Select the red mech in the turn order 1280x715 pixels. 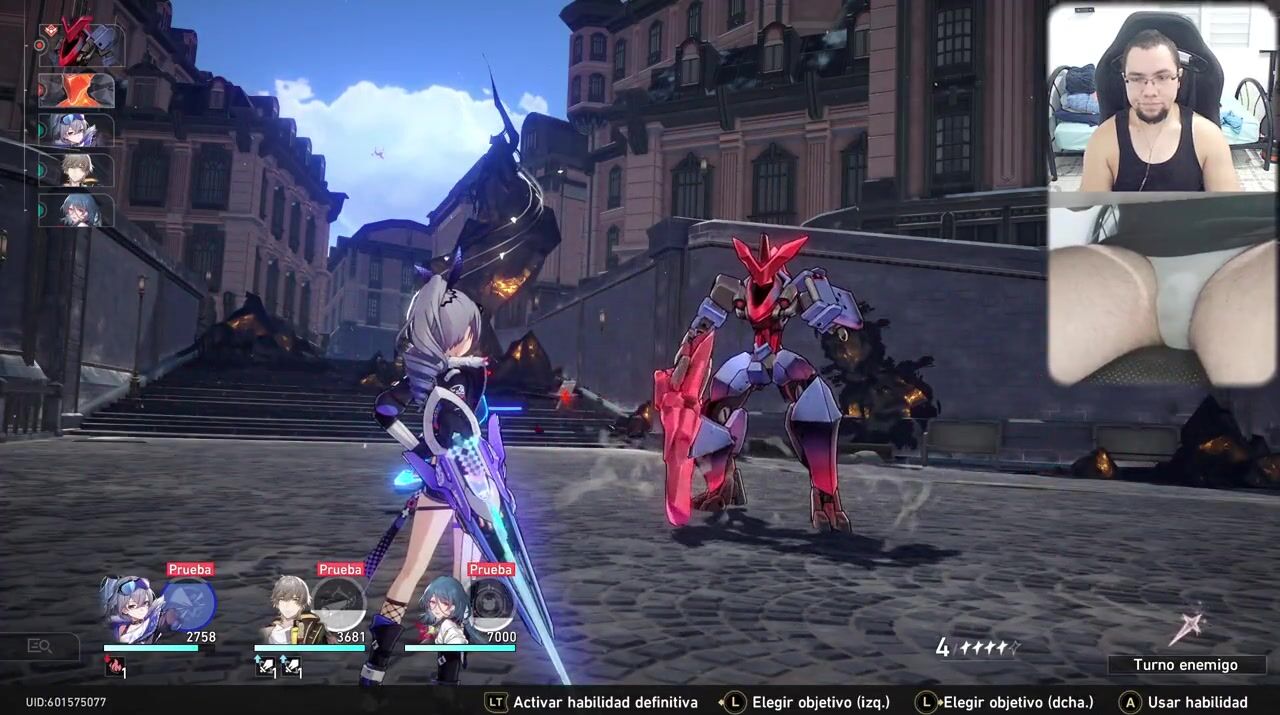(82, 47)
